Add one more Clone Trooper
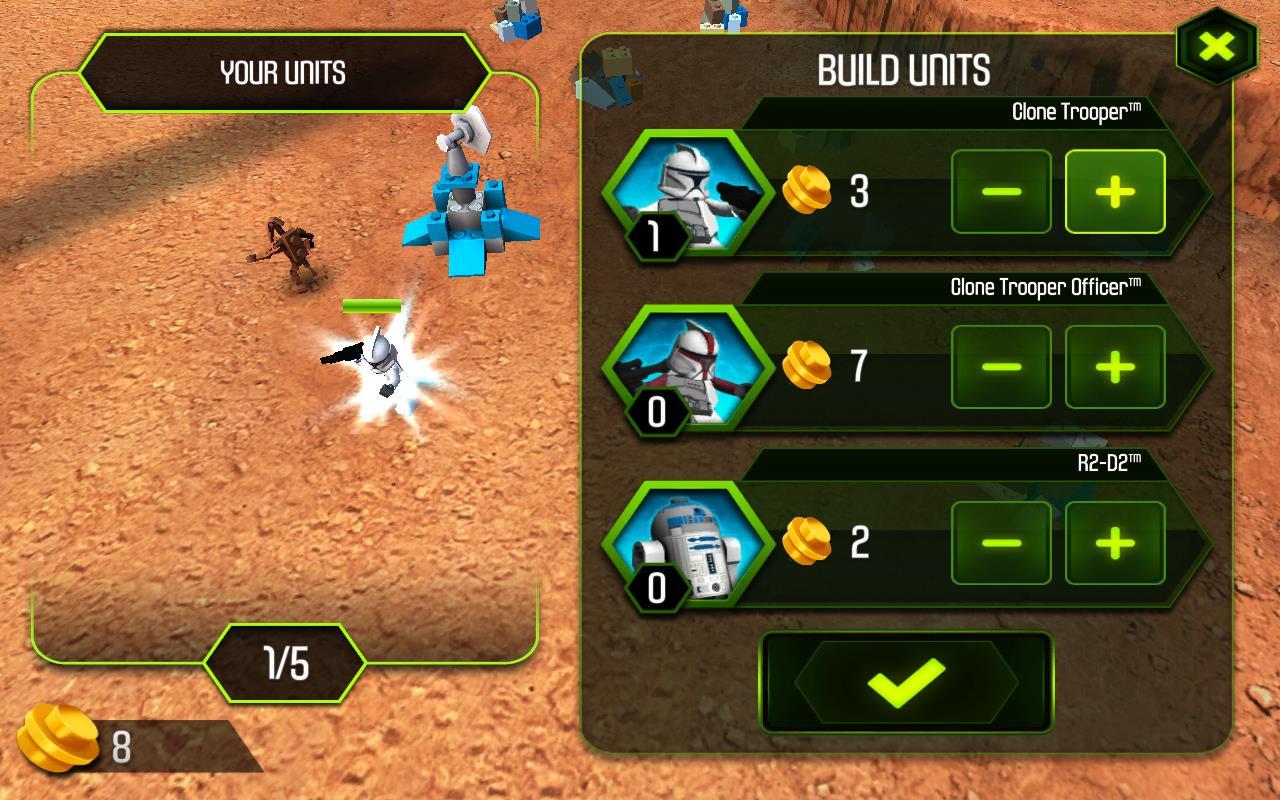The width and height of the screenshot is (1280, 800). 1115,191
